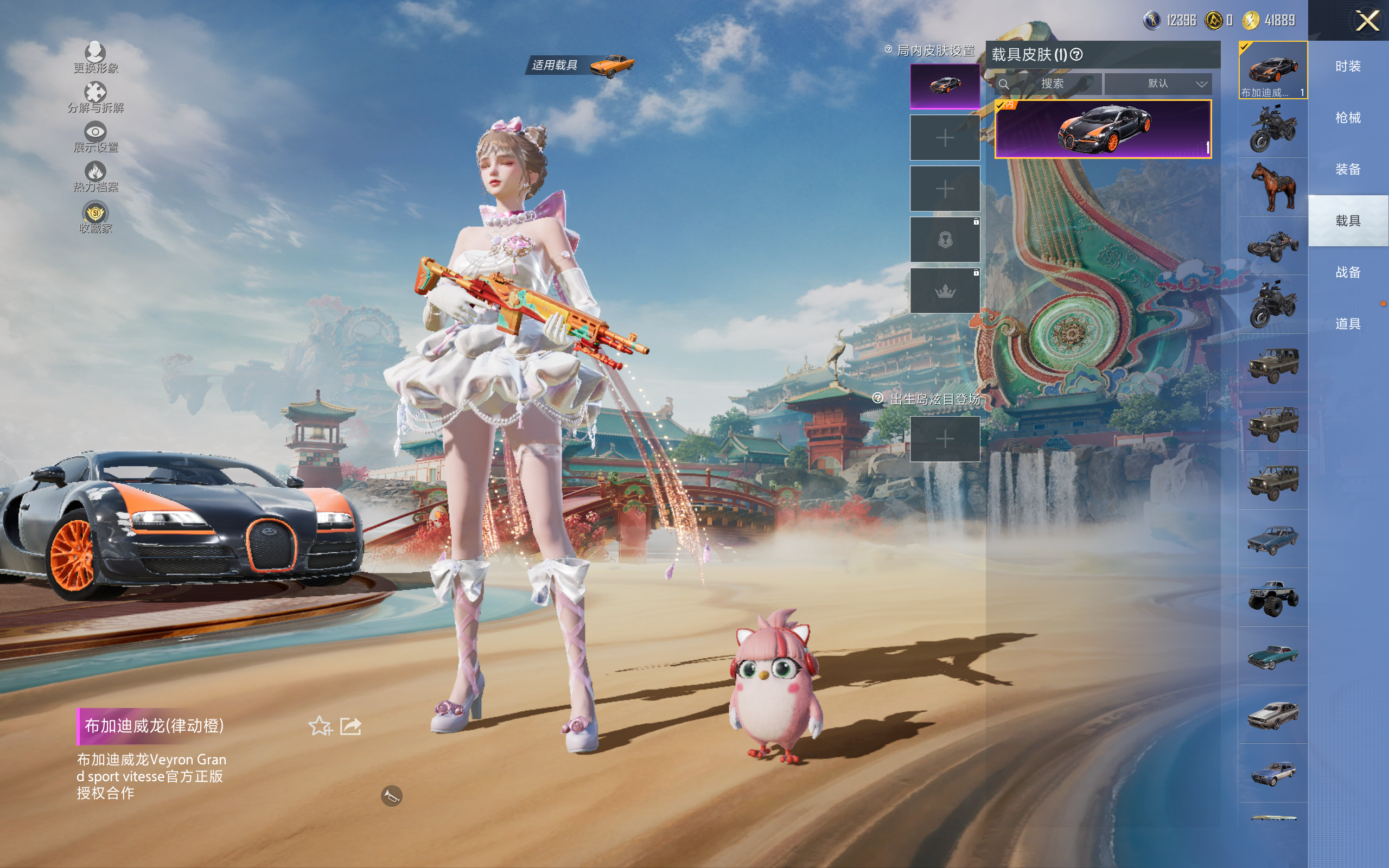This screenshot has height=868, width=1389.
Task: Favorite the skin with the star icon
Action: click(x=320, y=726)
